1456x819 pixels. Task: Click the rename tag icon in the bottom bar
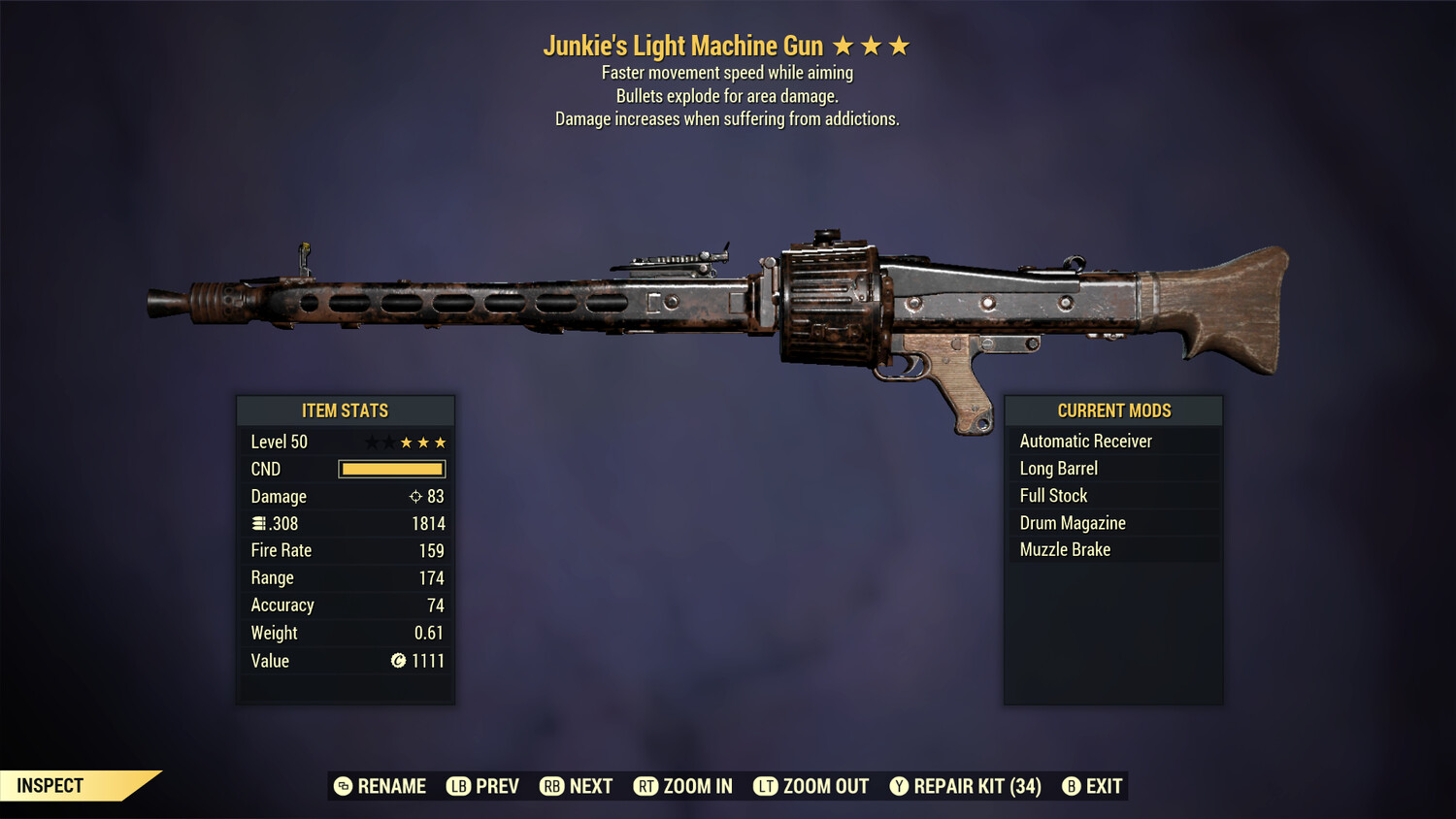coord(342,786)
